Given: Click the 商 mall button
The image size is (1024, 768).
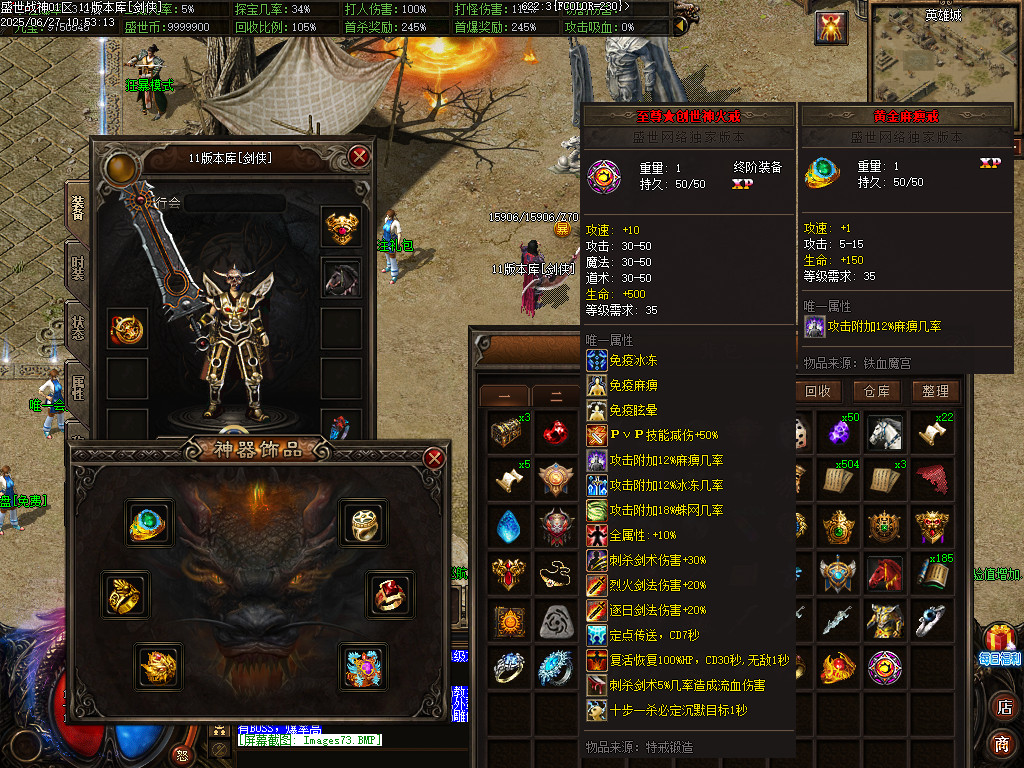Looking at the screenshot, I should [1002, 744].
